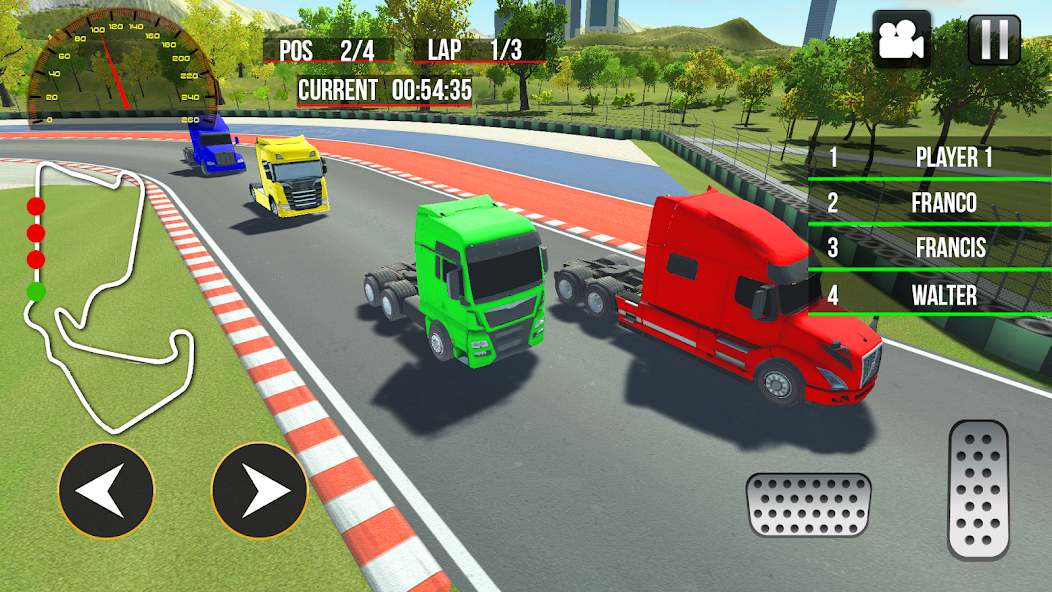Image resolution: width=1052 pixels, height=592 pixels.
Task: Click WALTER in the standings list
Action: coord(930,295)
